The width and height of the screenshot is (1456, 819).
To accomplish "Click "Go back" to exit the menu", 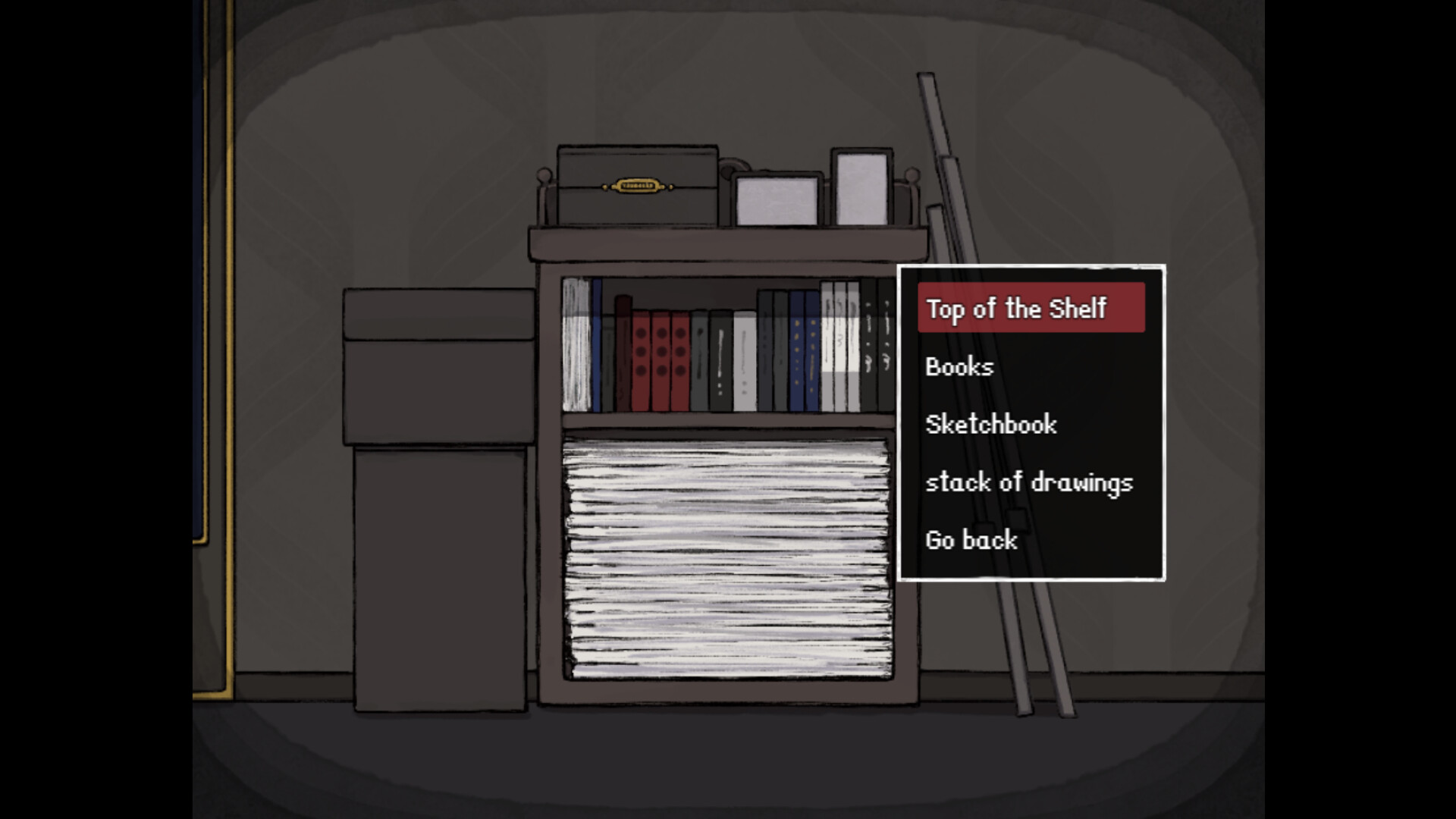I will pos(970,540).
